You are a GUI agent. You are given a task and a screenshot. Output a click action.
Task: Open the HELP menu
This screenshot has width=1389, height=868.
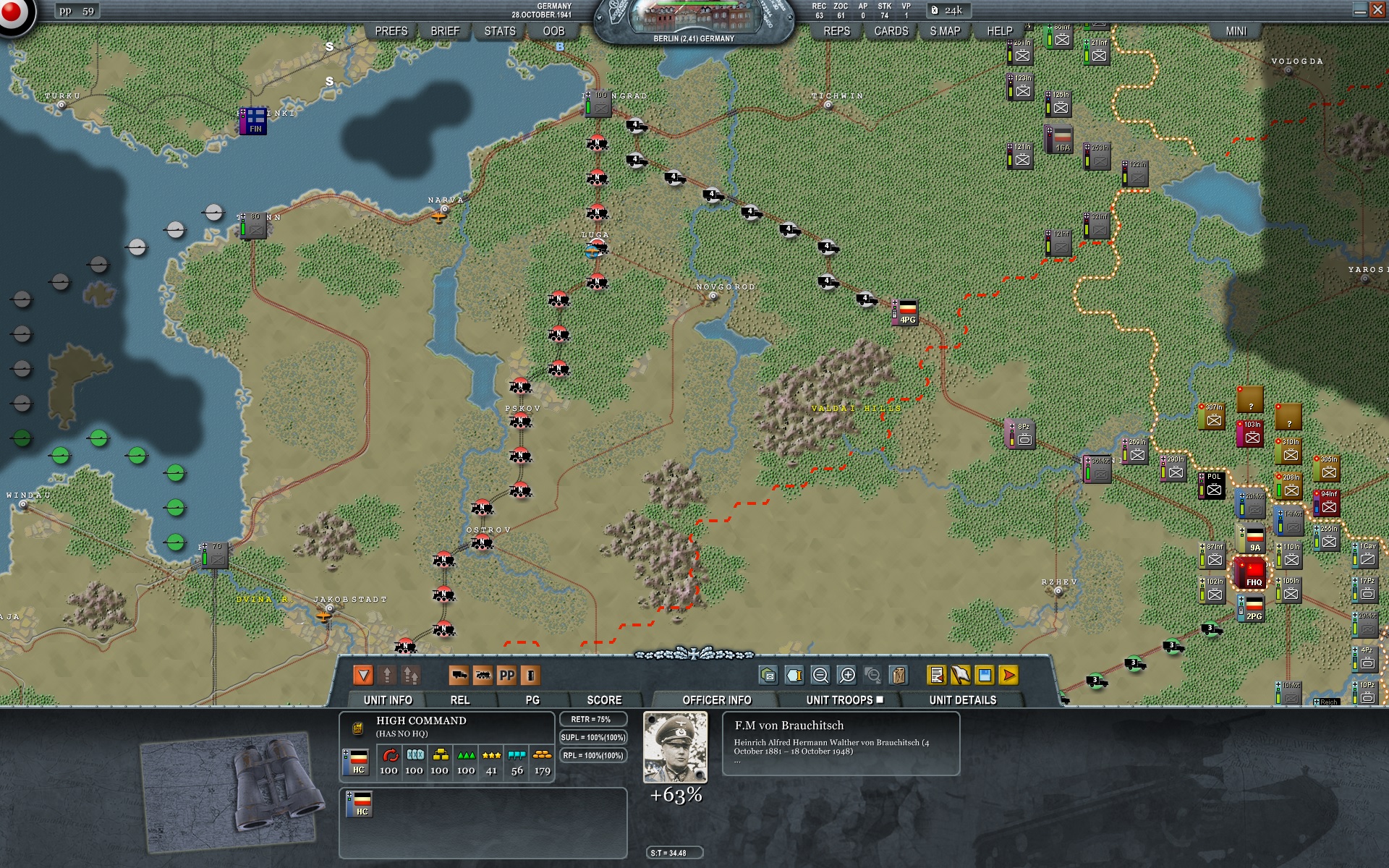tap(1000, 31)
